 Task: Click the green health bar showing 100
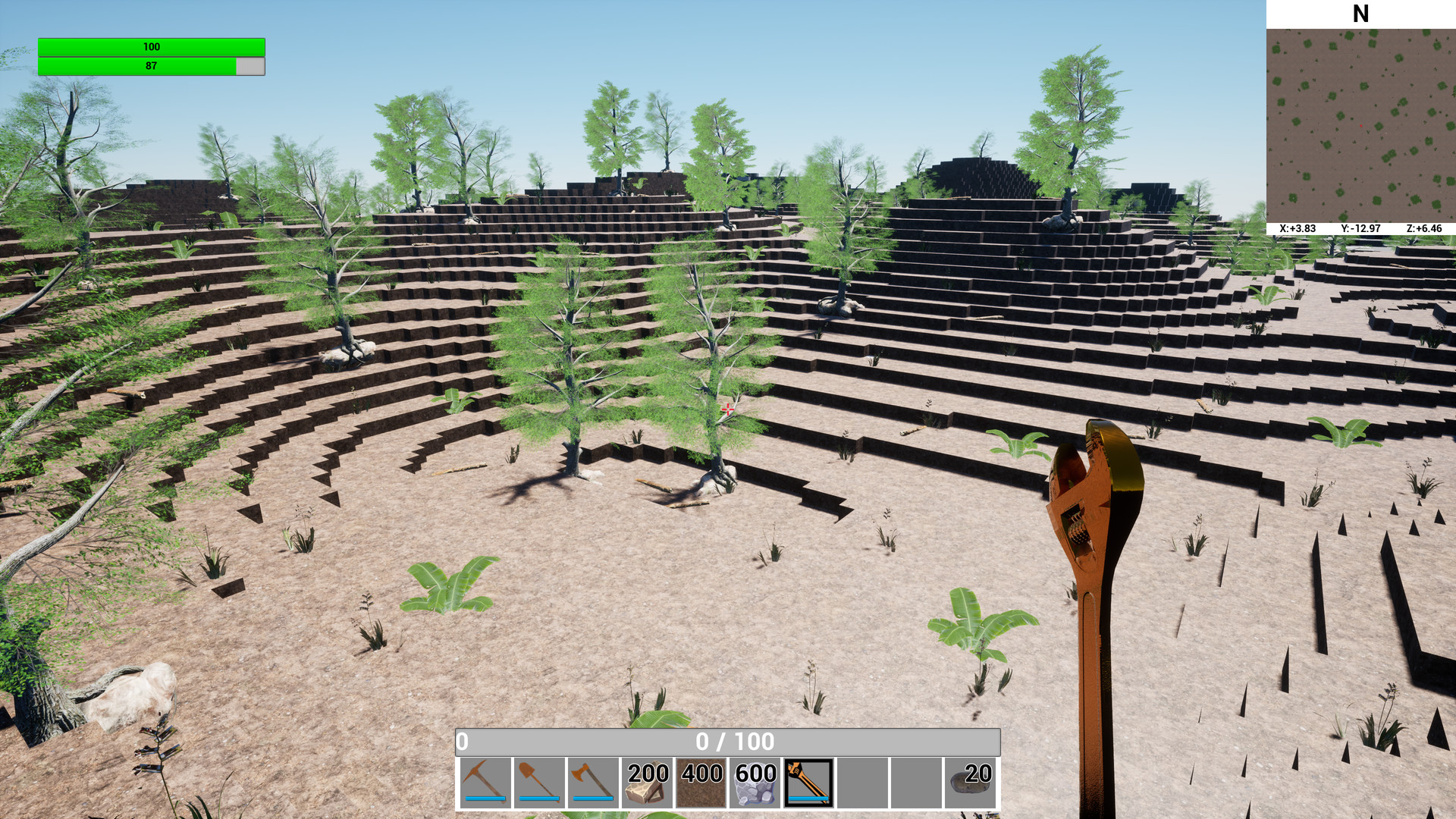152,46
